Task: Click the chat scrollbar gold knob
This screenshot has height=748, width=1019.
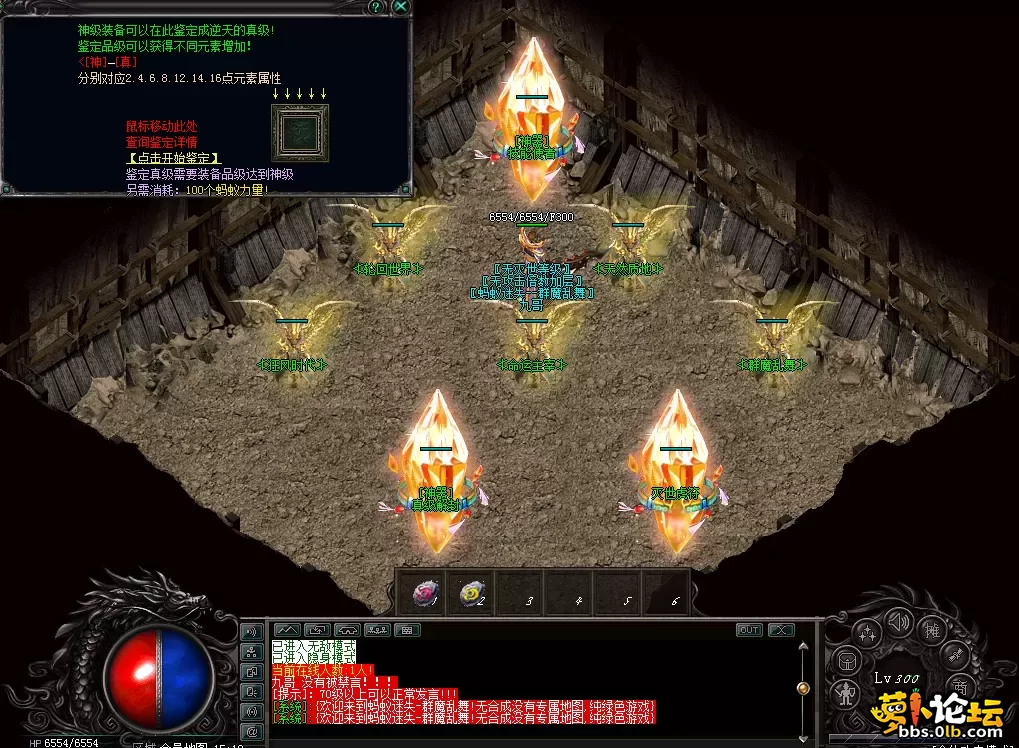Action: click(x=801, y=688)
